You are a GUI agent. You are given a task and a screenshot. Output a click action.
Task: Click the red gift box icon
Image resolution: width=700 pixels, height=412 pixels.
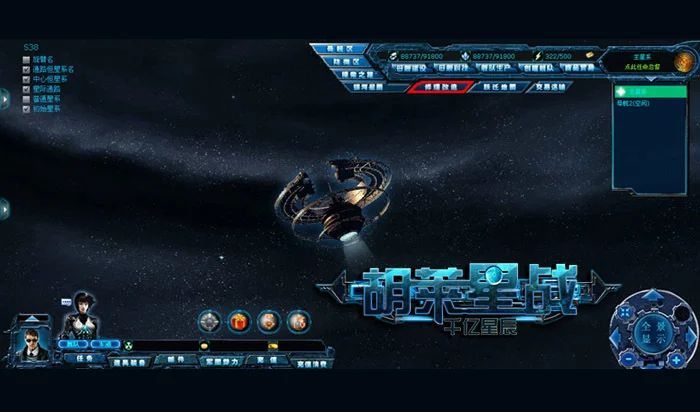coord(238,321)
